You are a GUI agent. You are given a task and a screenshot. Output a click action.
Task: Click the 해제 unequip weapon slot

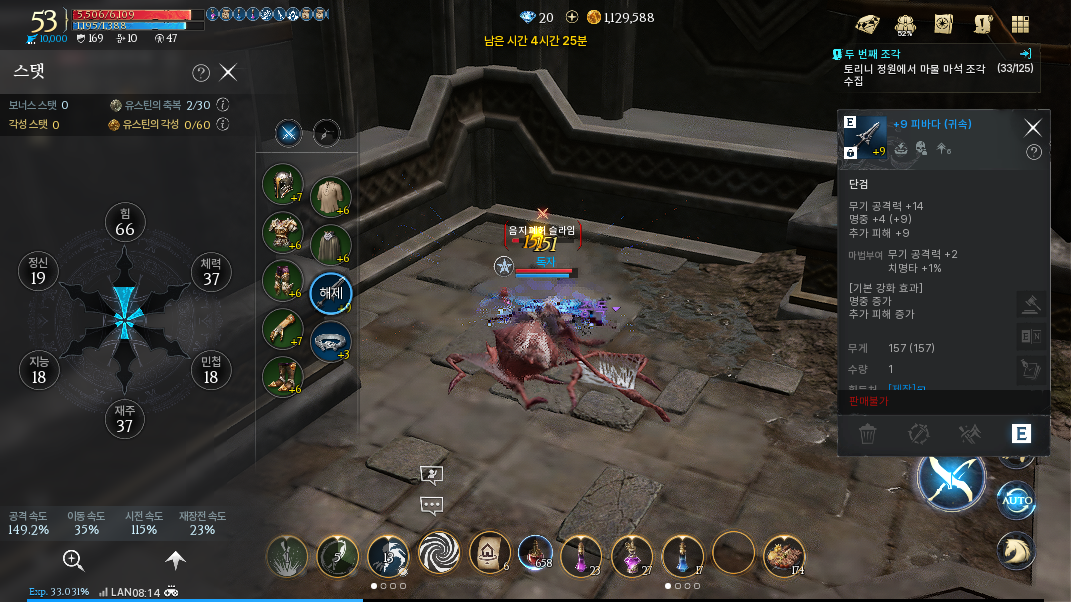pos(330,293)
